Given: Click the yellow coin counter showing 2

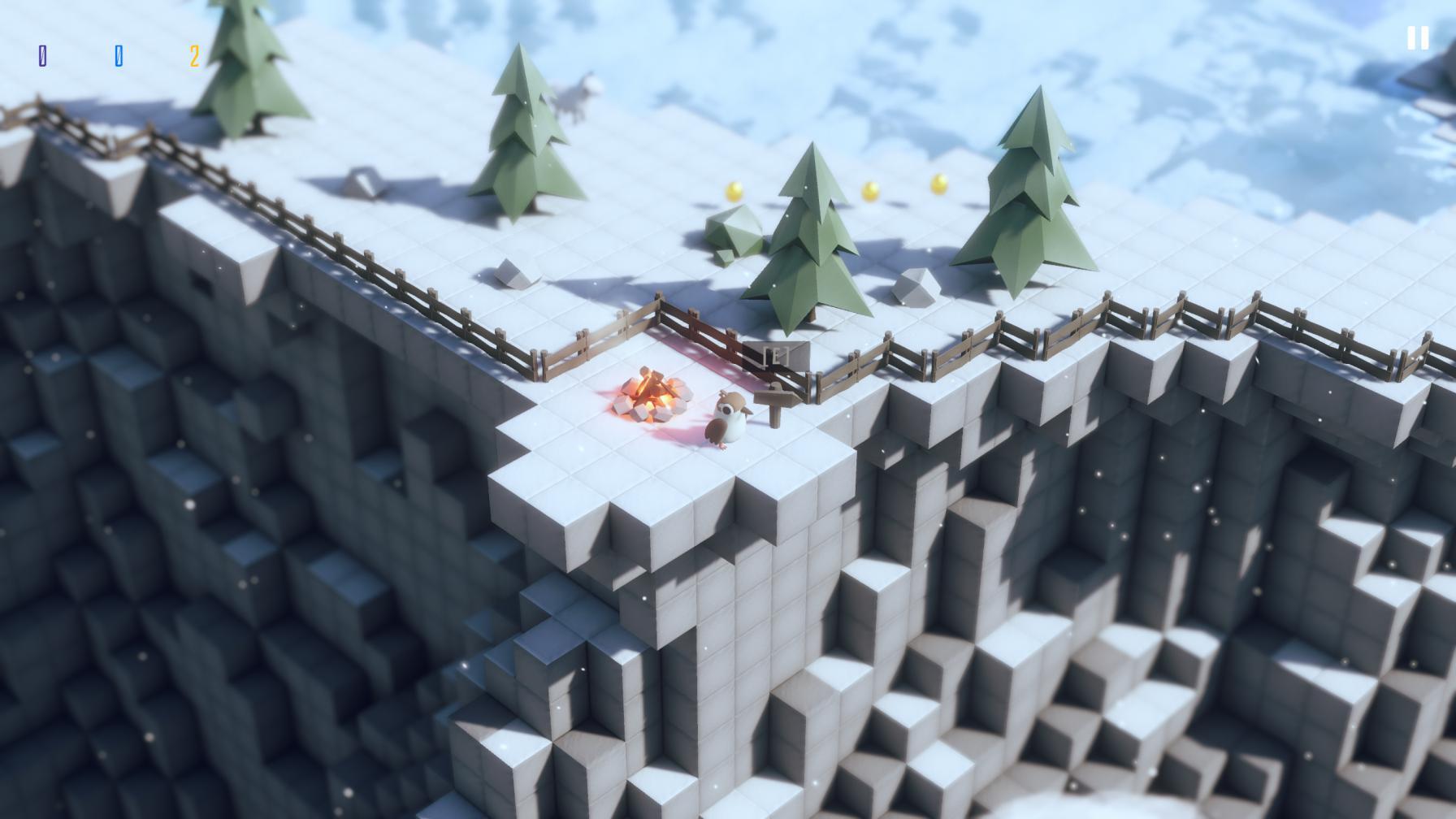Looking at the screenshot, I should (194, 55).
